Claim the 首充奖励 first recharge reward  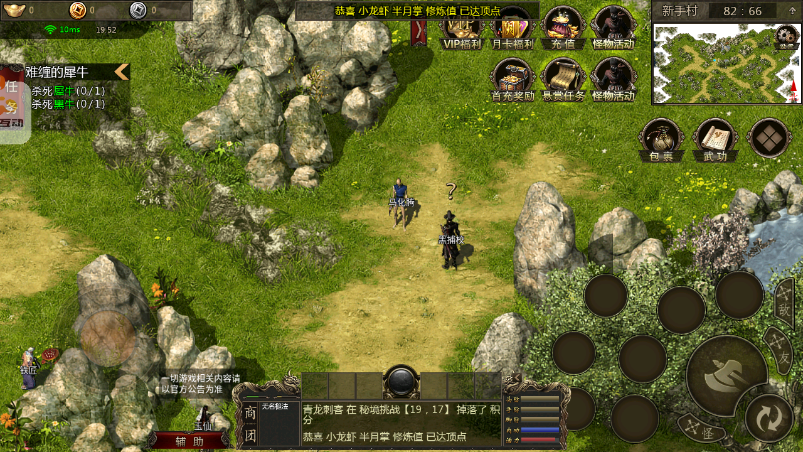pyautogui.click(x=511, y=79)
